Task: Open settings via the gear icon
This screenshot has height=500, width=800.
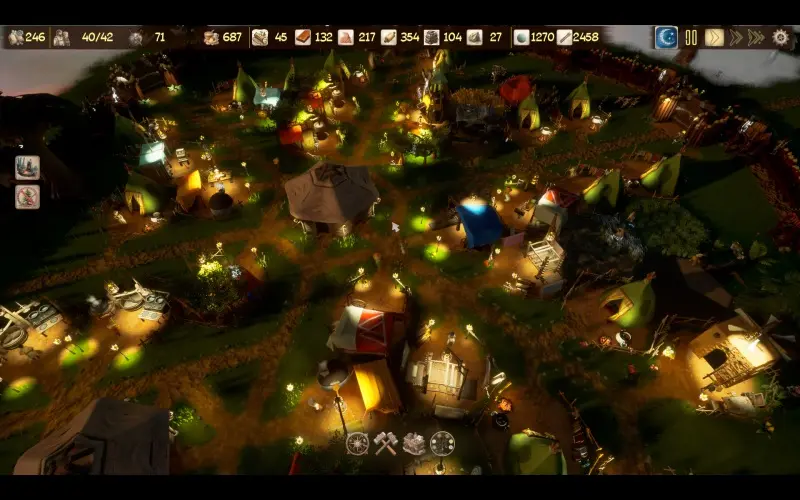Action: 781,37
